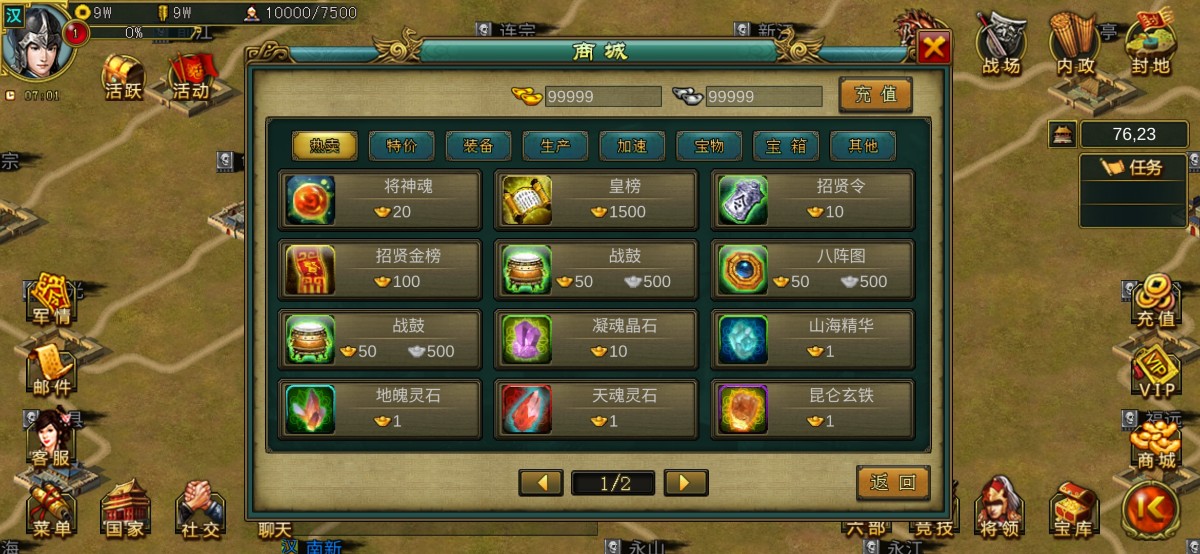This screenshot has width=1200, height=554.
Task: Buy the 皇榜 scroll item
Action: [597, 199]
